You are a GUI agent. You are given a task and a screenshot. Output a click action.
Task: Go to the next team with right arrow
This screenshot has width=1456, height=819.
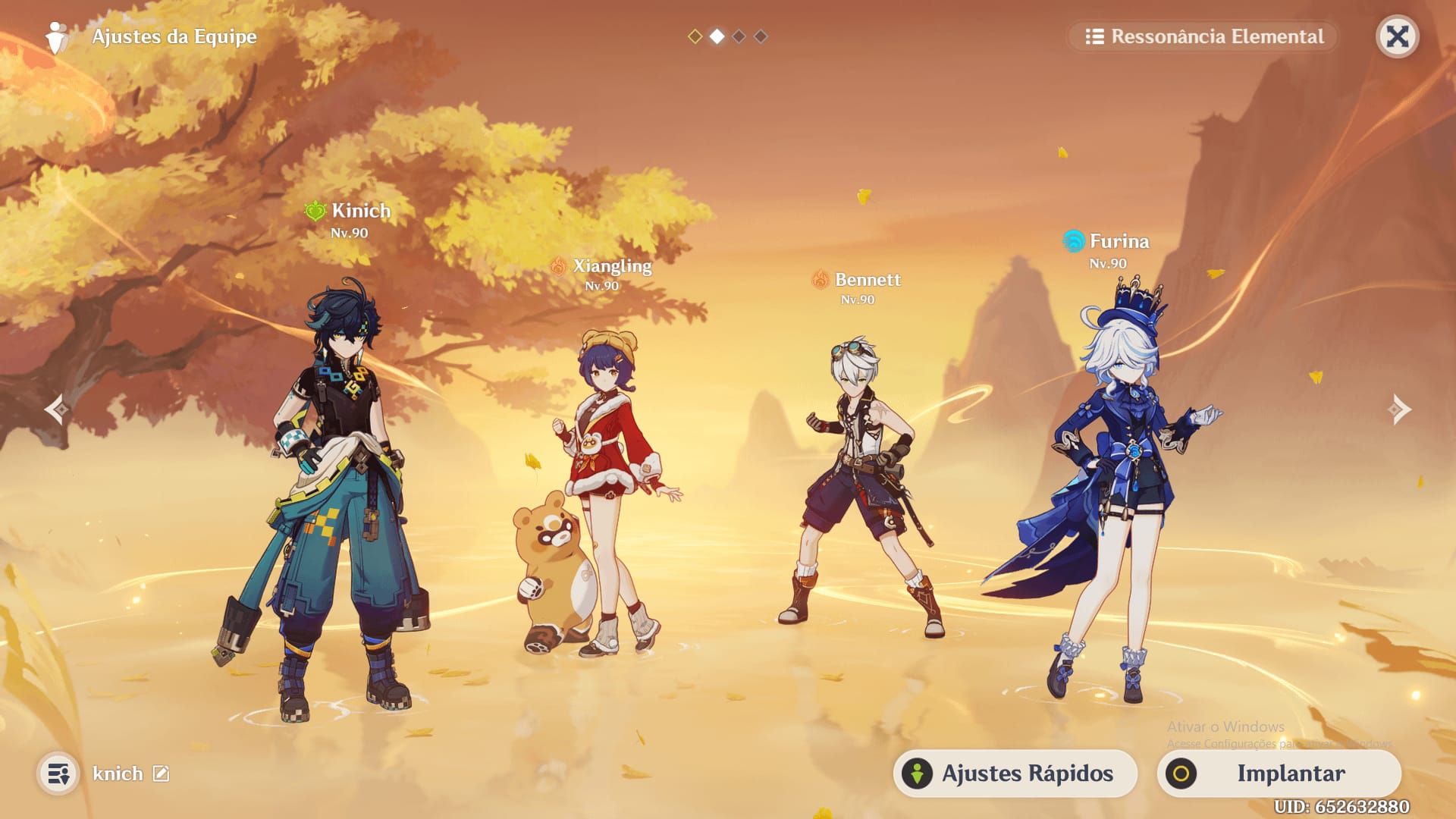[1399, 409]
